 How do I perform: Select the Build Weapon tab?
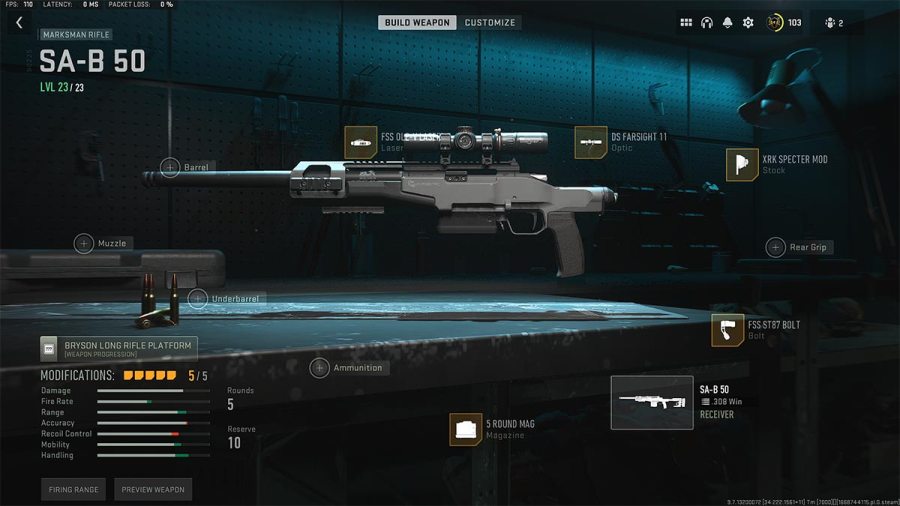[417, 22]
